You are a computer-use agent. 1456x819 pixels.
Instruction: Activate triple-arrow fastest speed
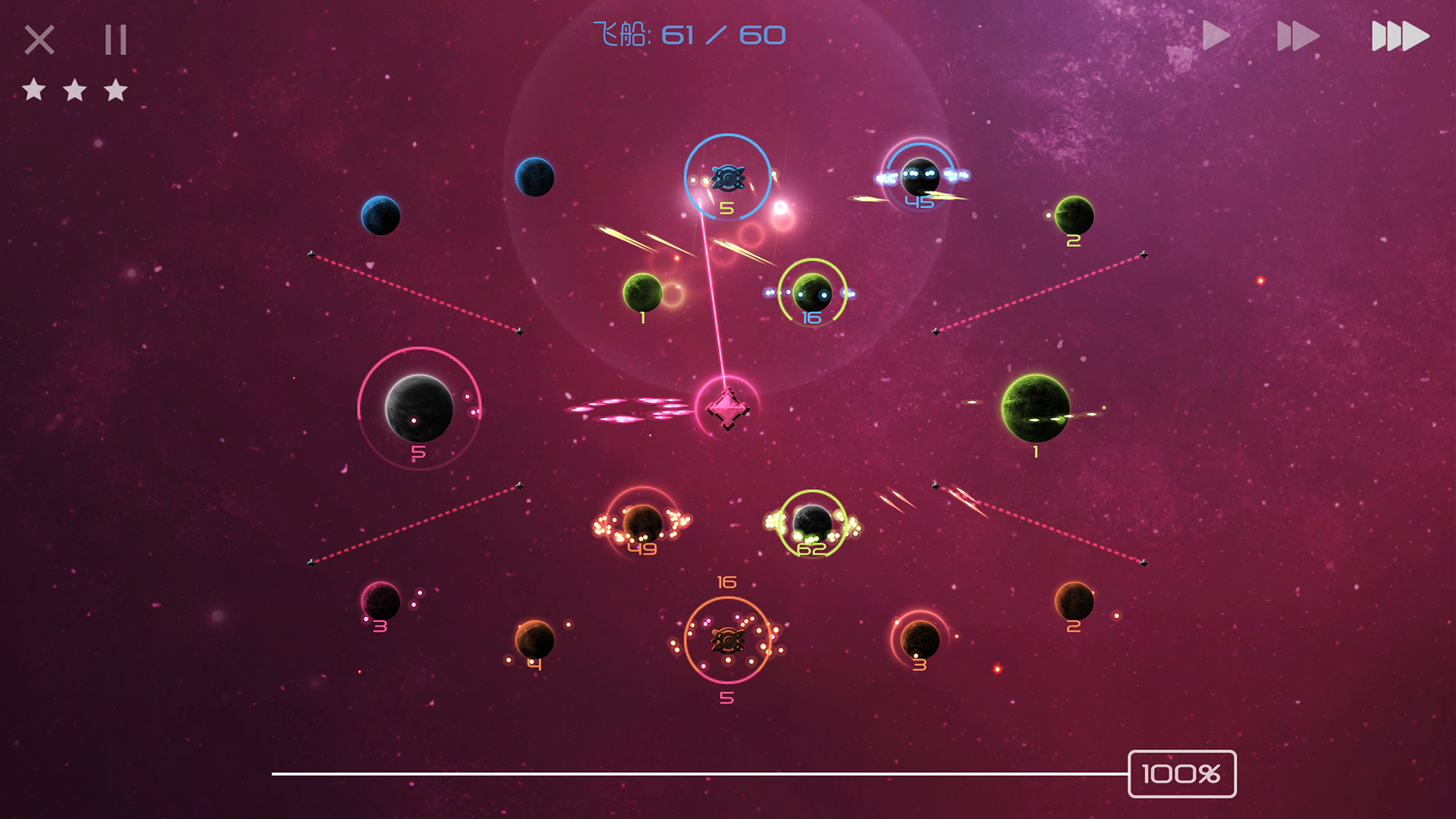pos(1400,36)
